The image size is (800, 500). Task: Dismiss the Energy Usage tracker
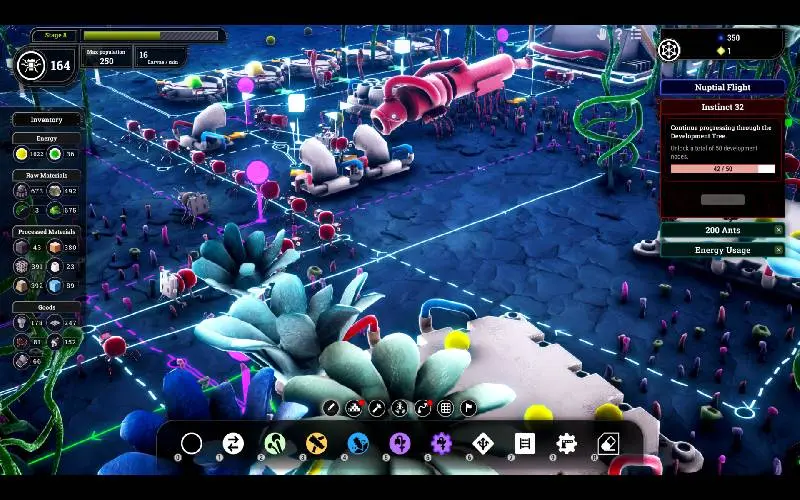pyautogui.click(x=779, y=250)
